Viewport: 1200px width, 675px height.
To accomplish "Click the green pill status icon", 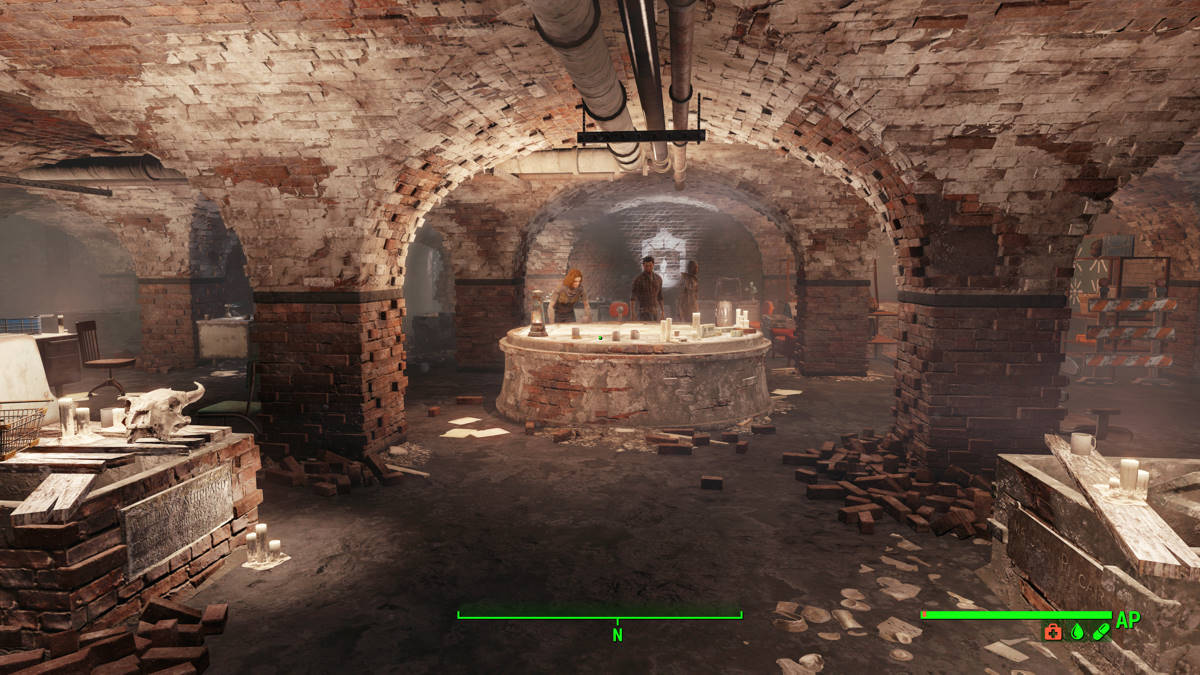I will pos(1101,632).
